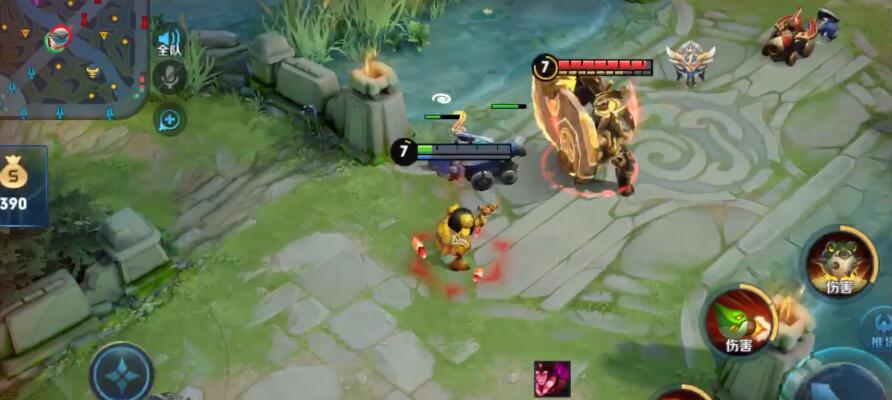Click the battlefield minimap

tap(72, 58)
